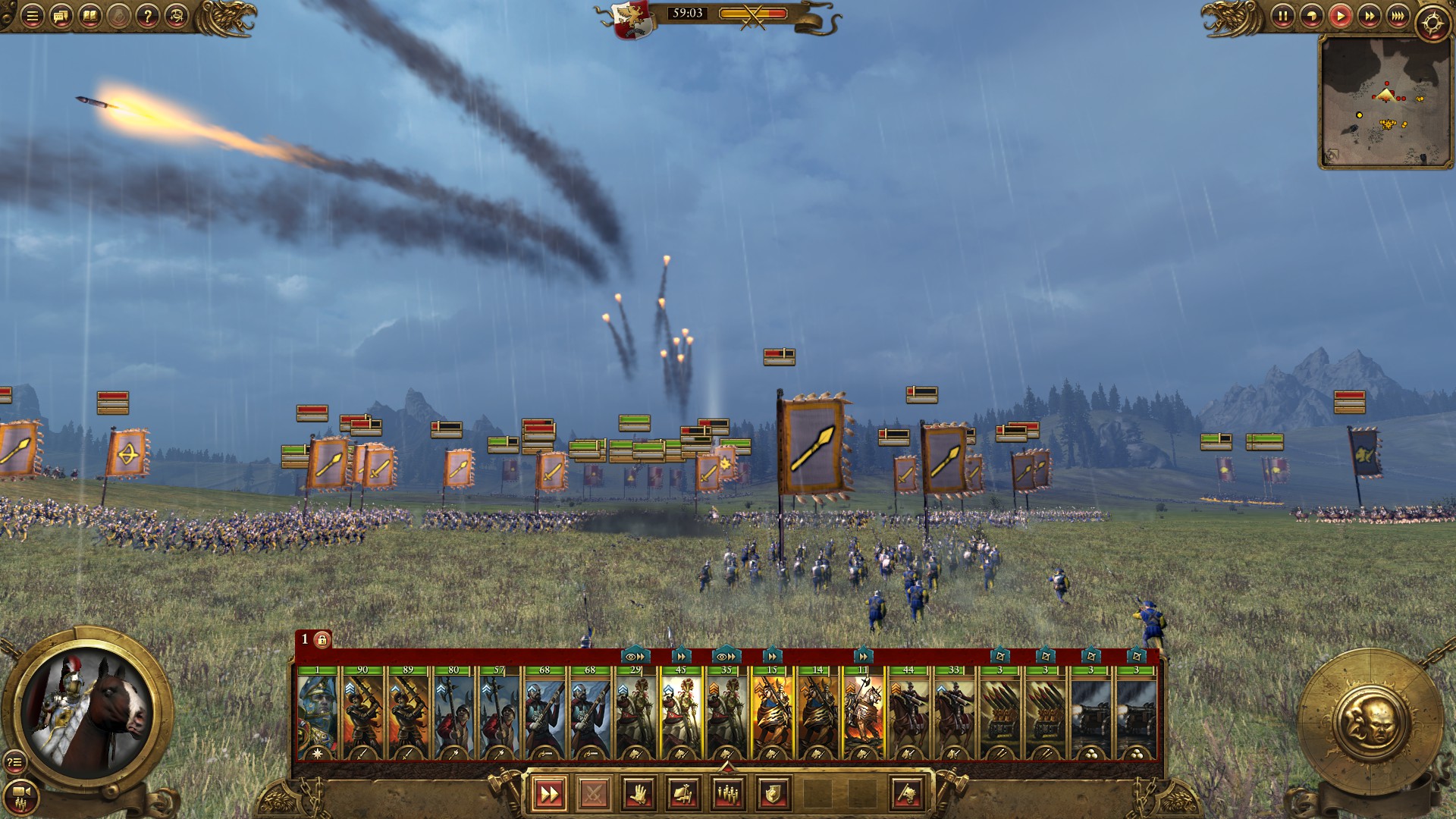Click the group 1 padlock icon
This screenshot has height=819, width=1456.
322,640
